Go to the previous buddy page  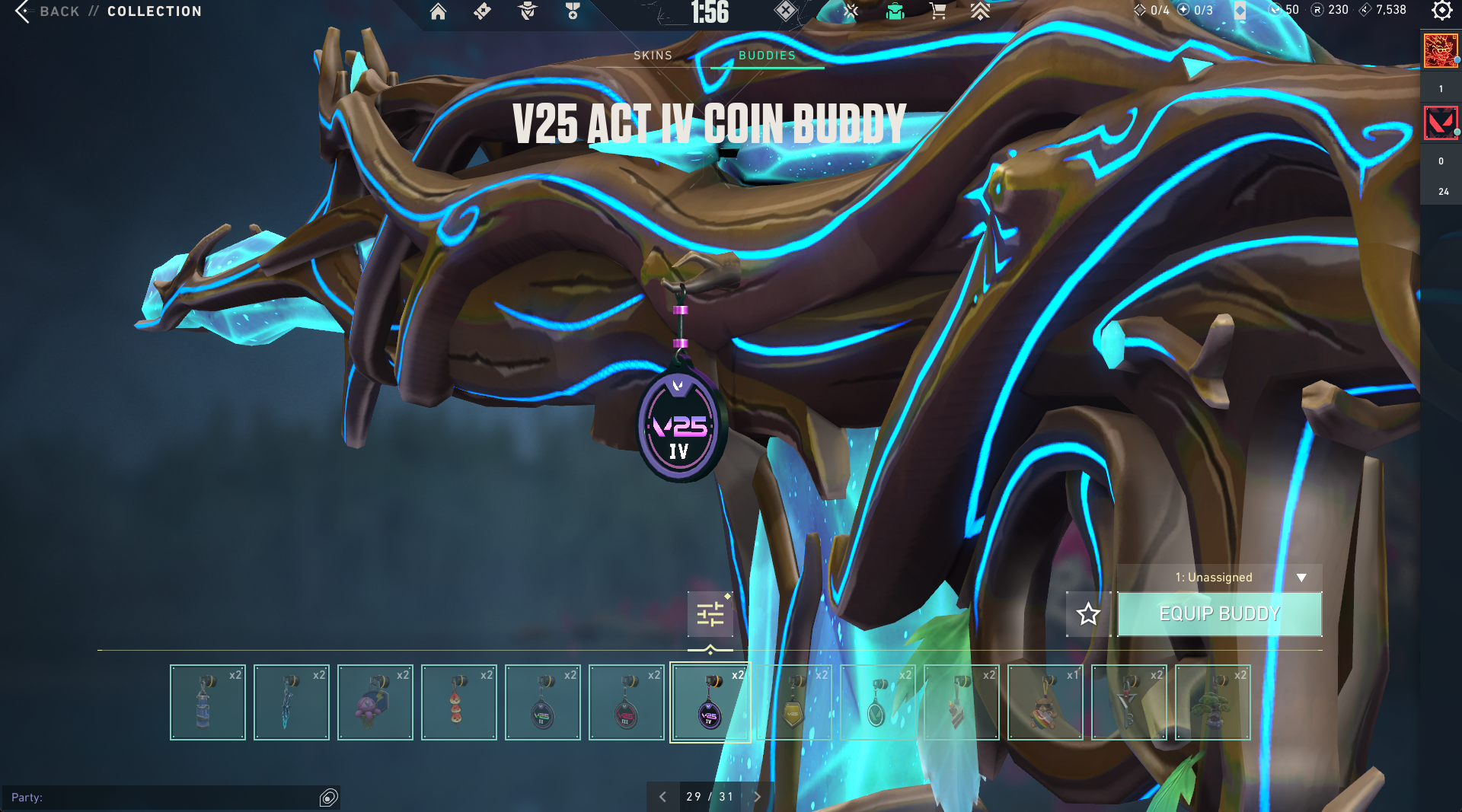tap(662, 797)
